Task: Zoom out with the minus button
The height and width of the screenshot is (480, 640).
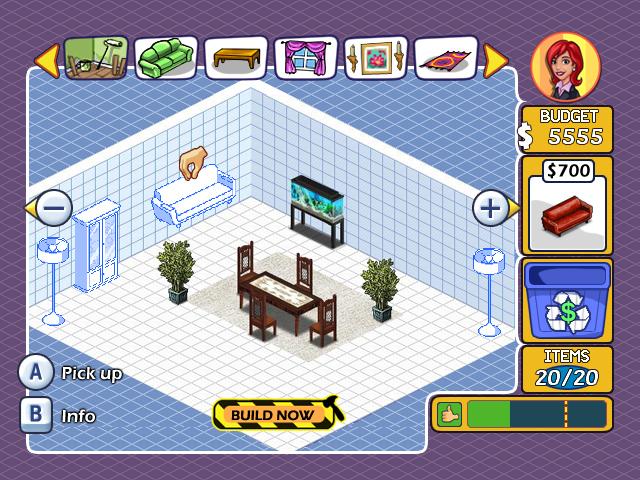Action: click(55, 209)
